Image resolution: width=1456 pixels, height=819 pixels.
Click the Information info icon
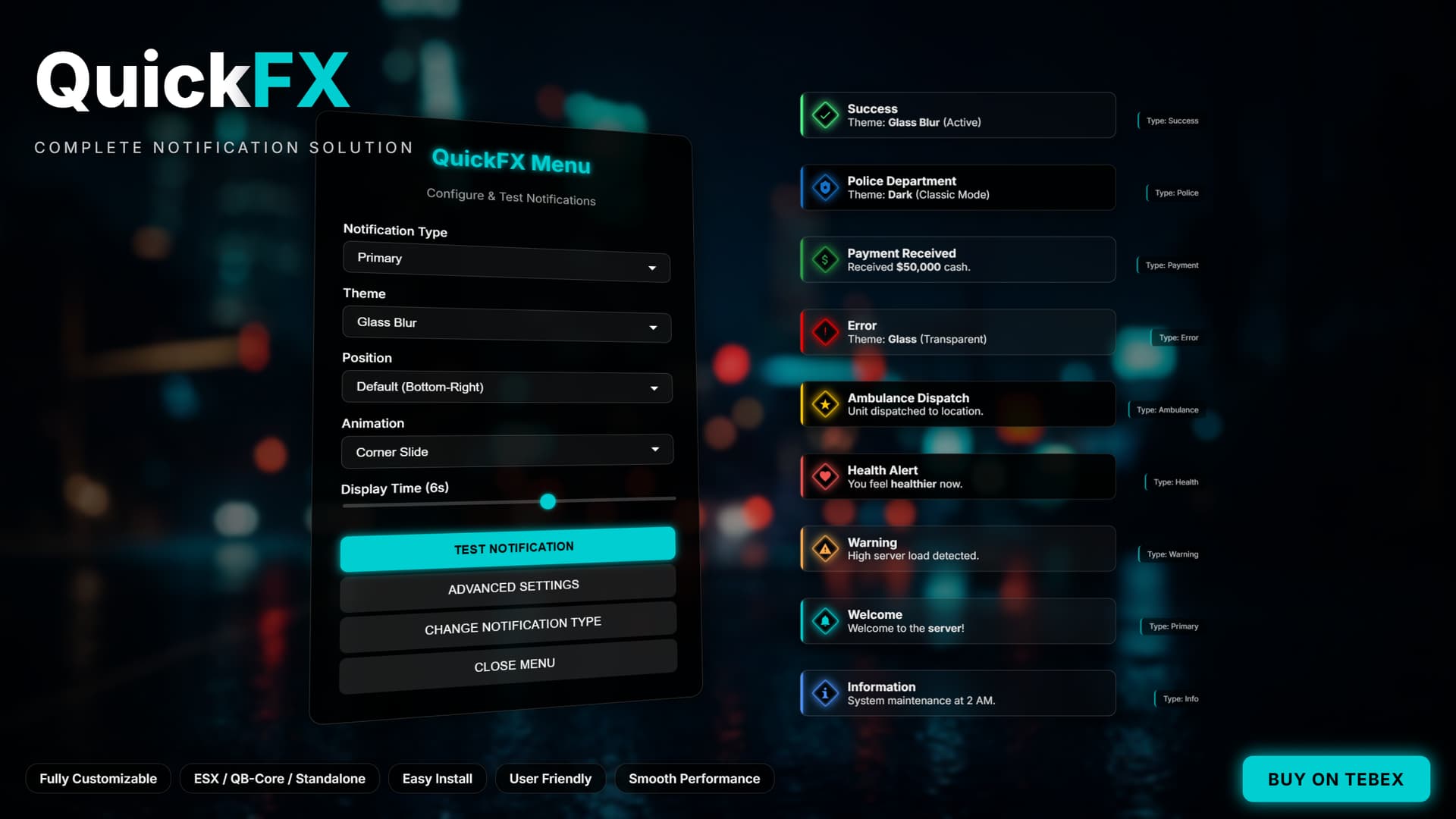824,692
